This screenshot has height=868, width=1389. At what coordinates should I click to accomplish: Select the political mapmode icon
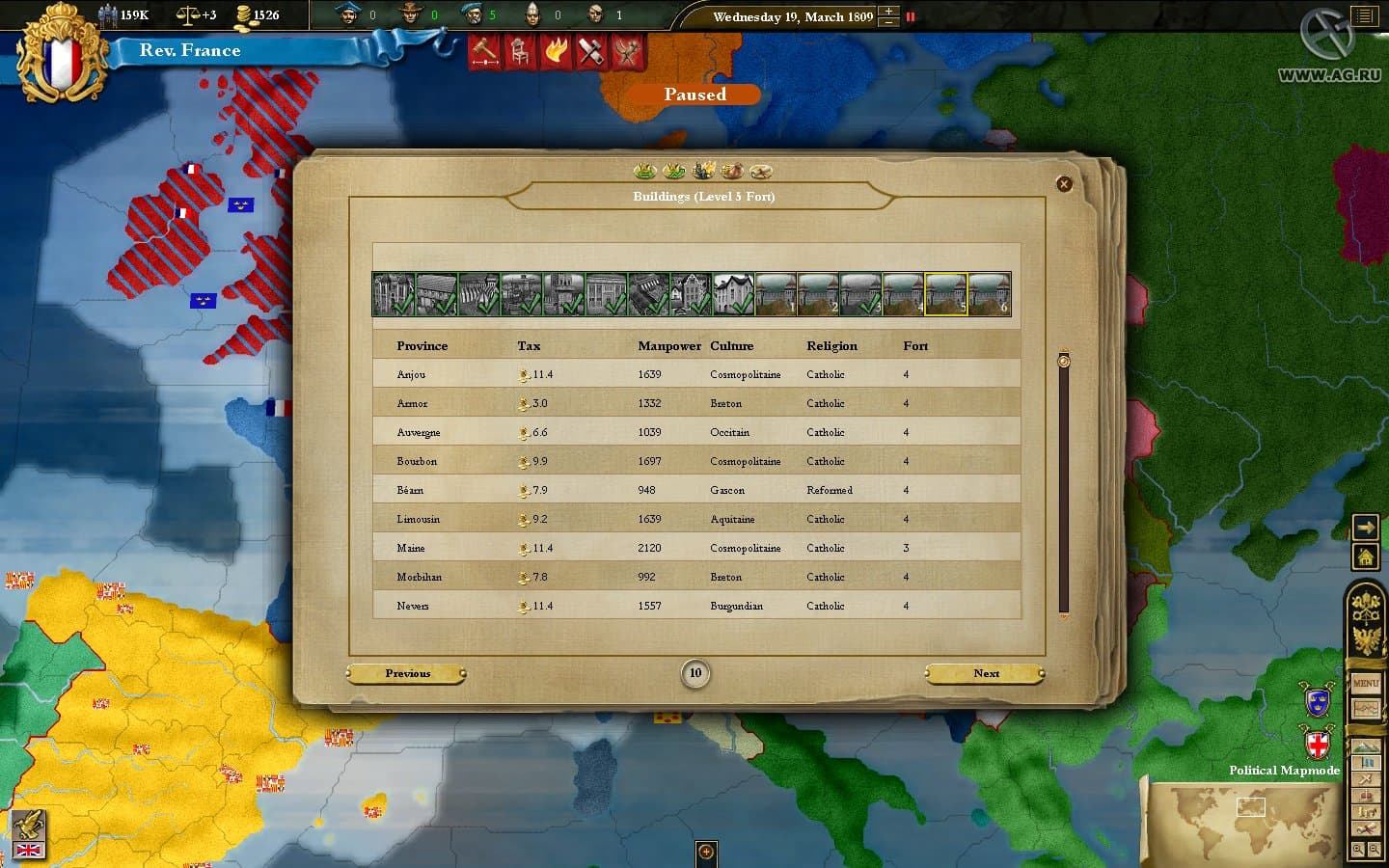point(1367,763)
